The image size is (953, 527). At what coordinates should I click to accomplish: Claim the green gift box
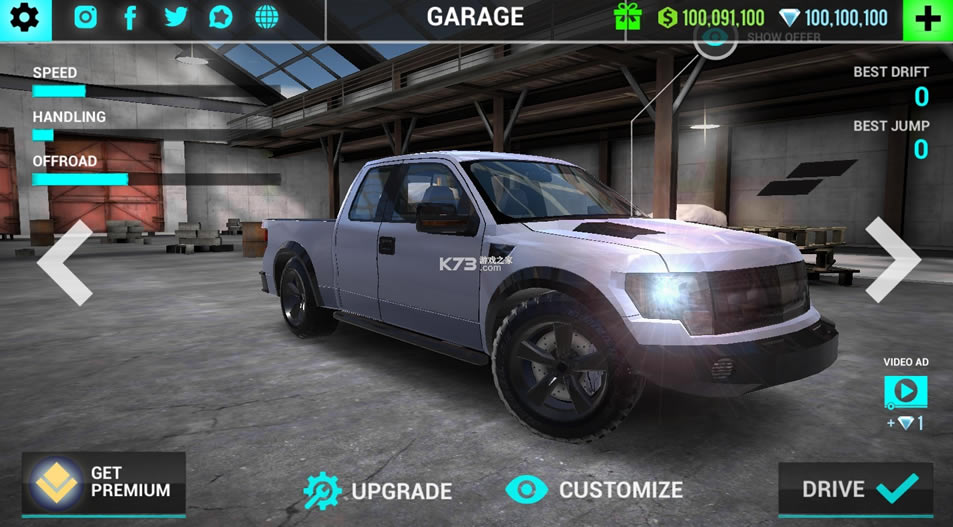(x=628, y=17)
